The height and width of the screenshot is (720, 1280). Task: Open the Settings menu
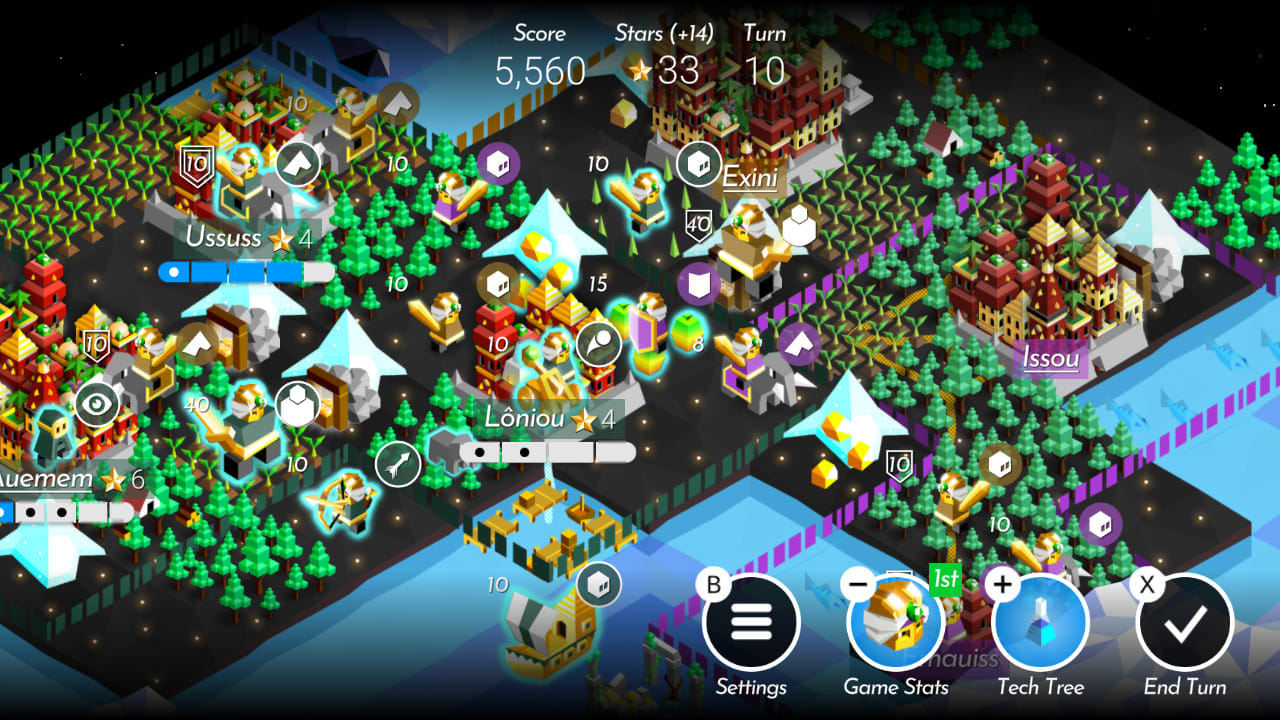click(752, 622)
